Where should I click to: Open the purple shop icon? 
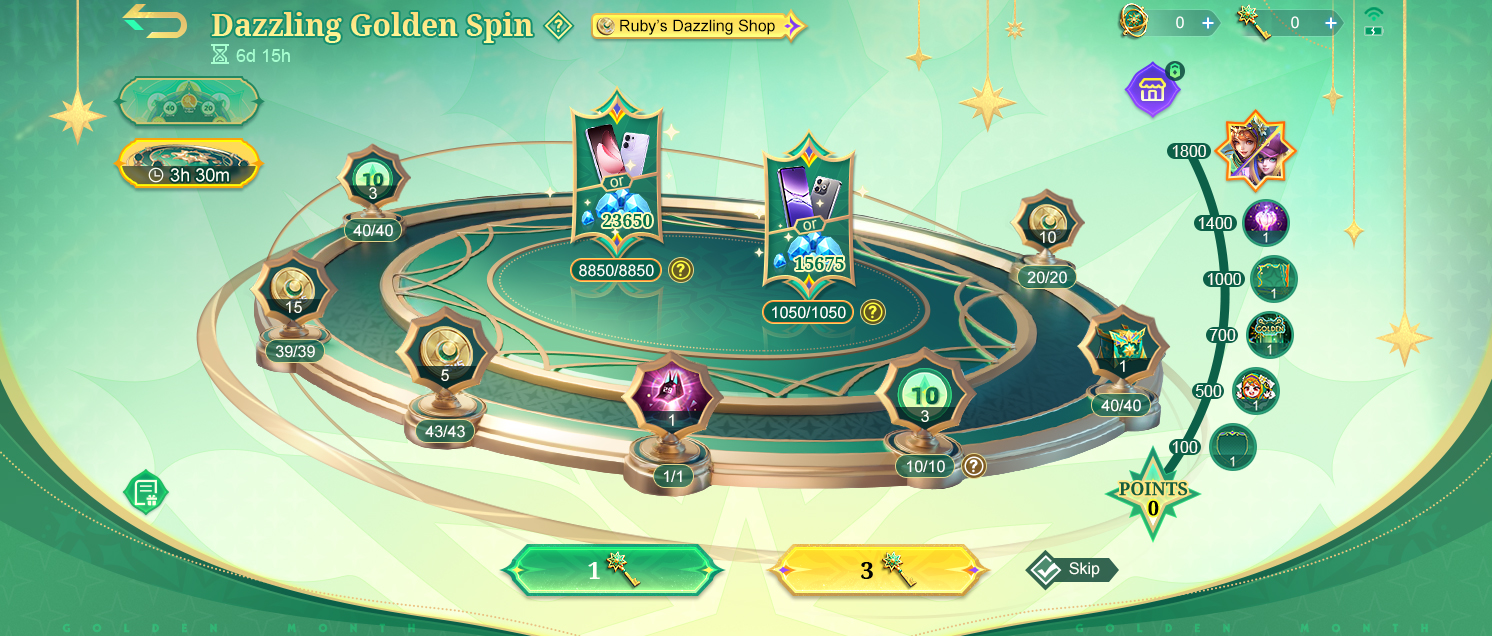1152,90
